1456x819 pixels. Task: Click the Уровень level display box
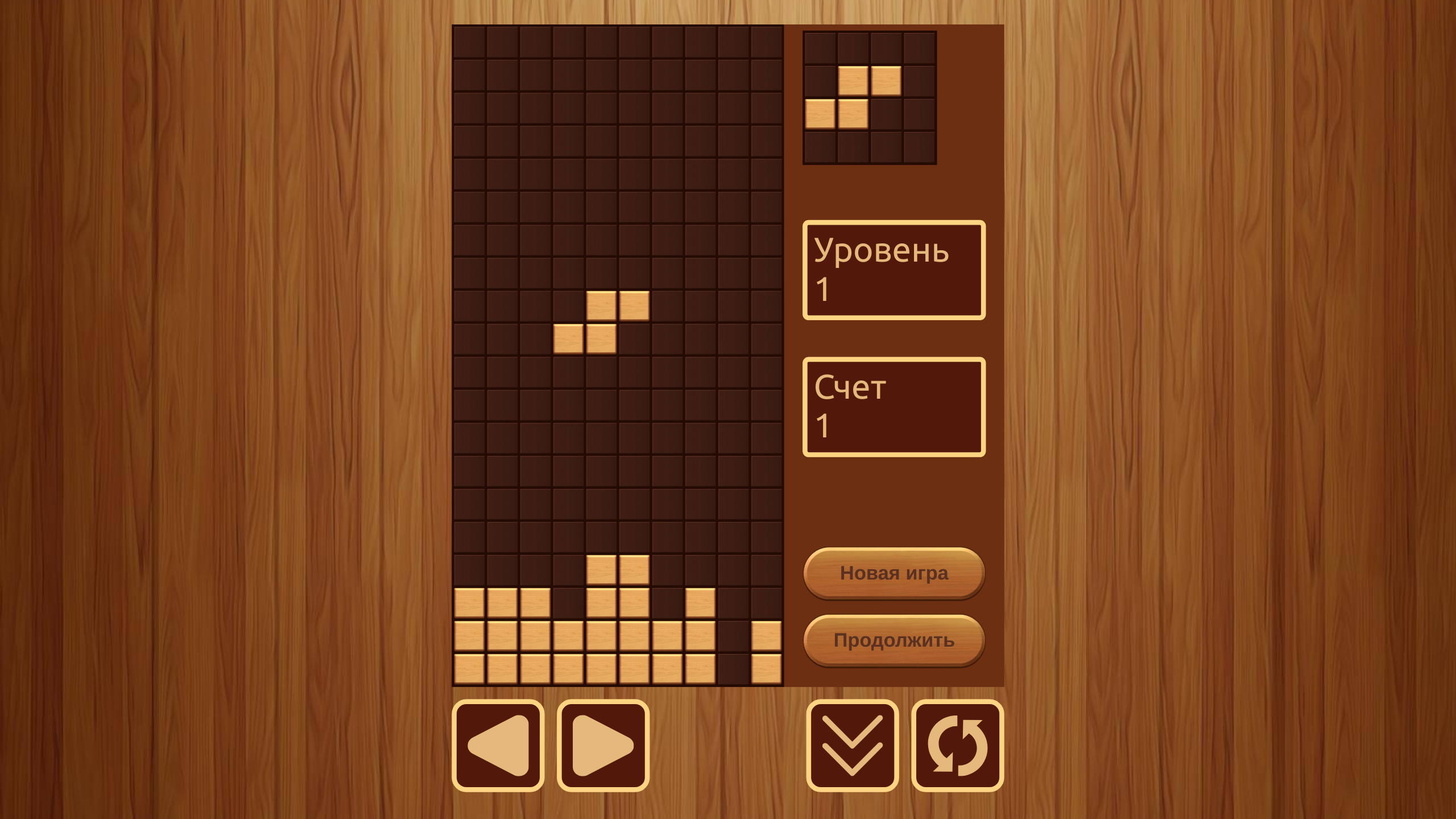click(893, 270)
